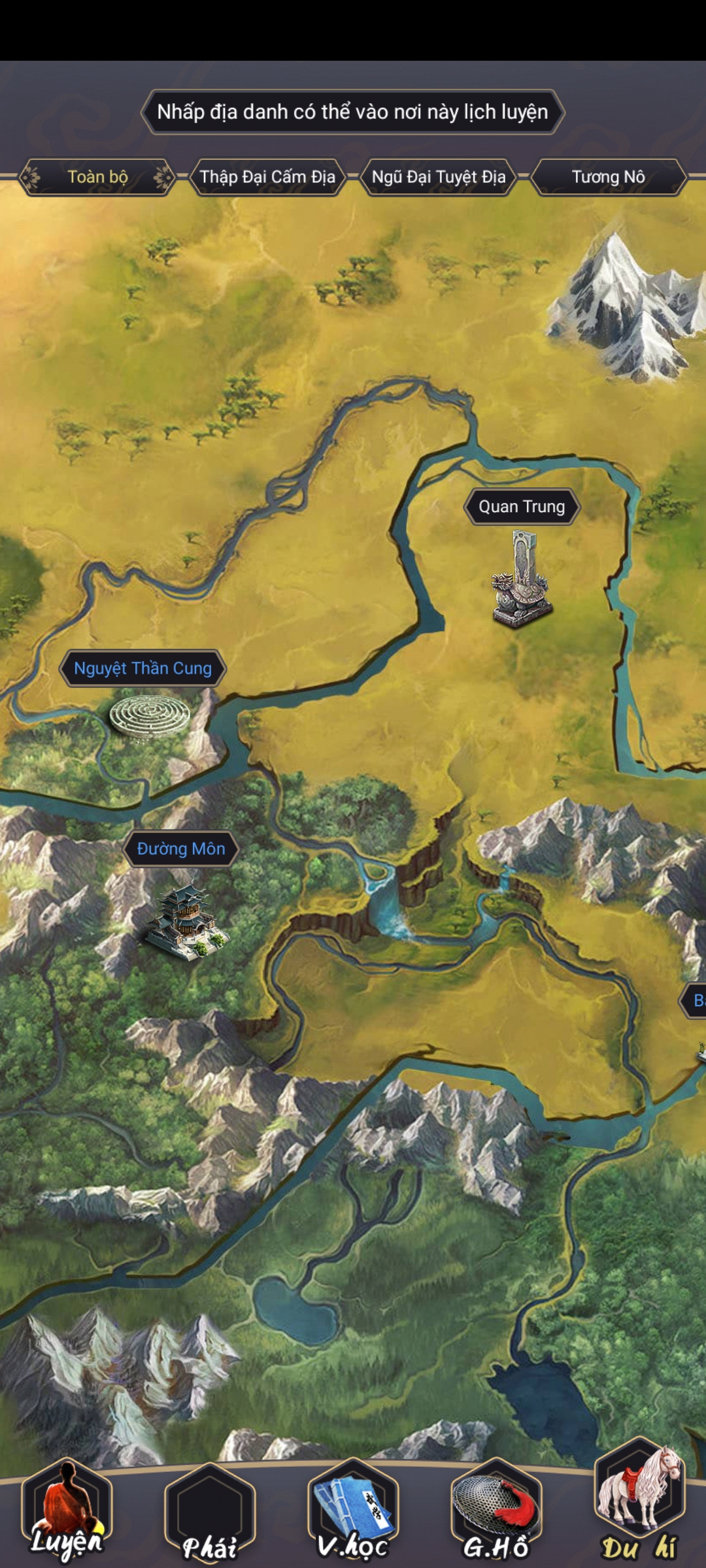Choose the Nguyệt Thần Cung location label
This screenshot has height=1568, width=706.
(143, 668)
